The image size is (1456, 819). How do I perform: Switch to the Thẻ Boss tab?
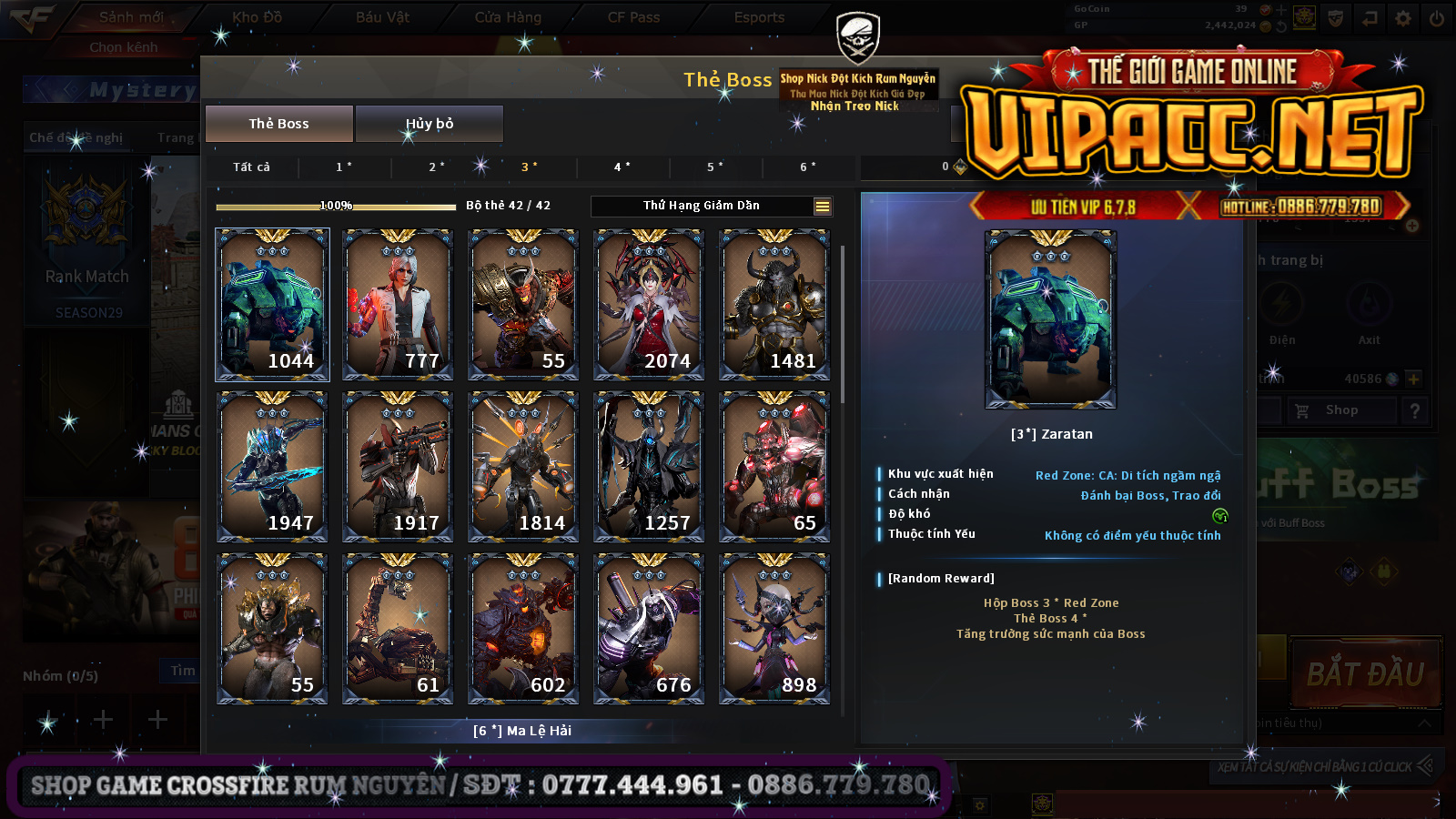(x=278, y=124)
